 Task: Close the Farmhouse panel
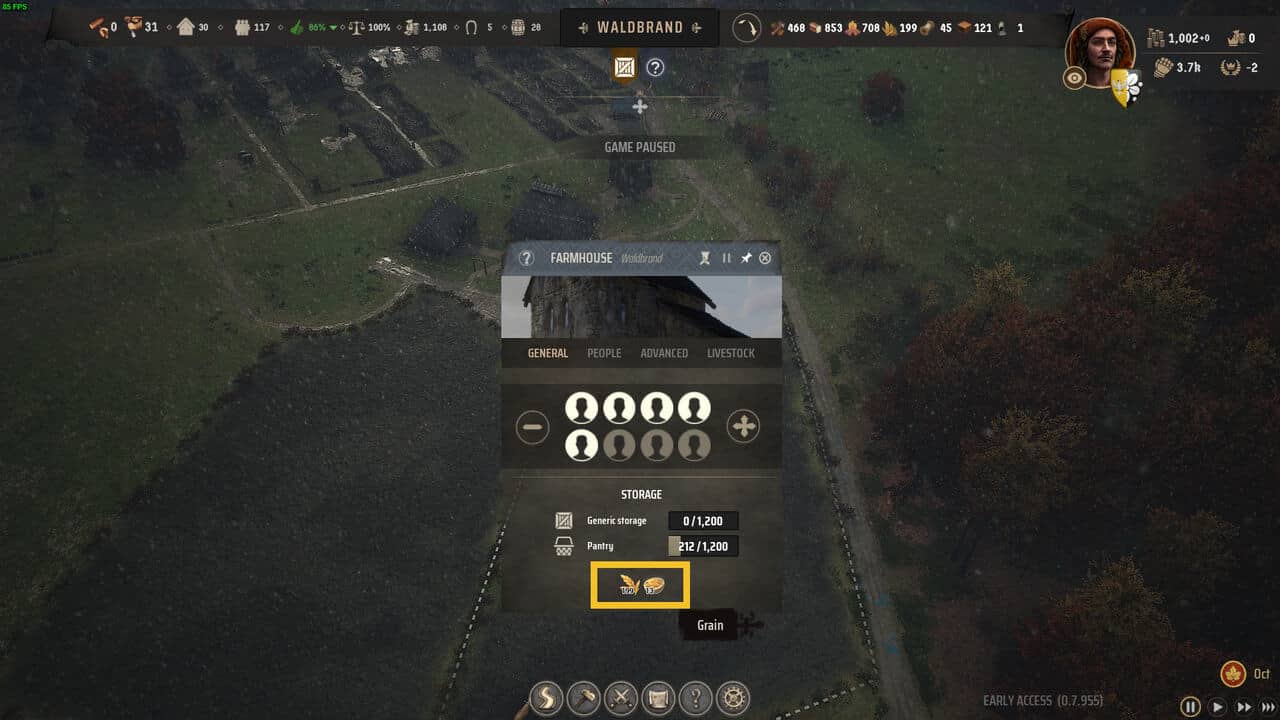(765, 258)
